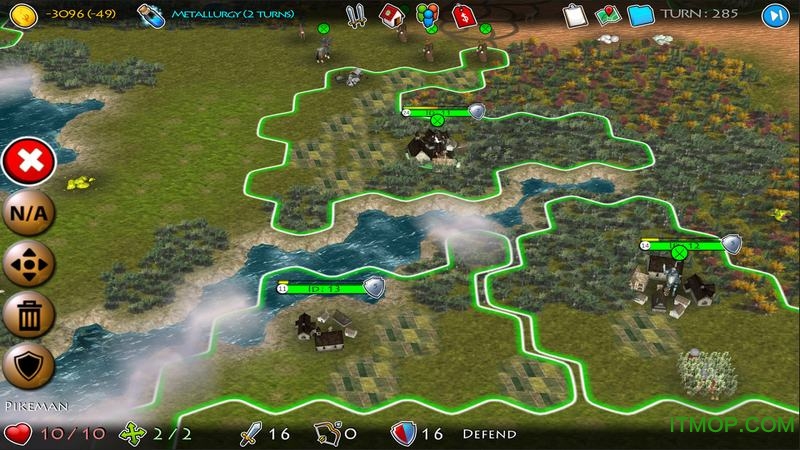This screenshot has height=450, width=800.
Task: Open Metallurgy research via the flask icon
Action: (x=151, y=15)
